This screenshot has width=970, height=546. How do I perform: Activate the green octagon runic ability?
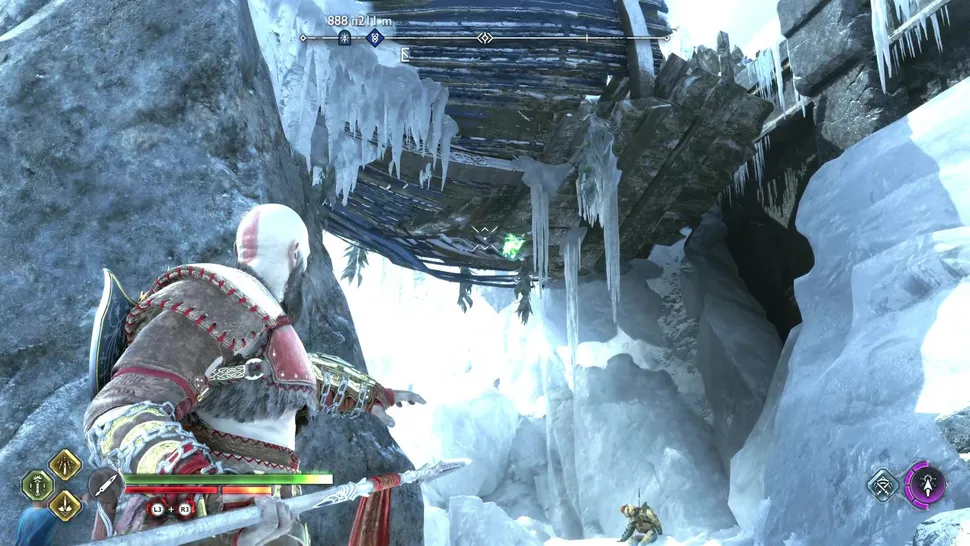38,485
